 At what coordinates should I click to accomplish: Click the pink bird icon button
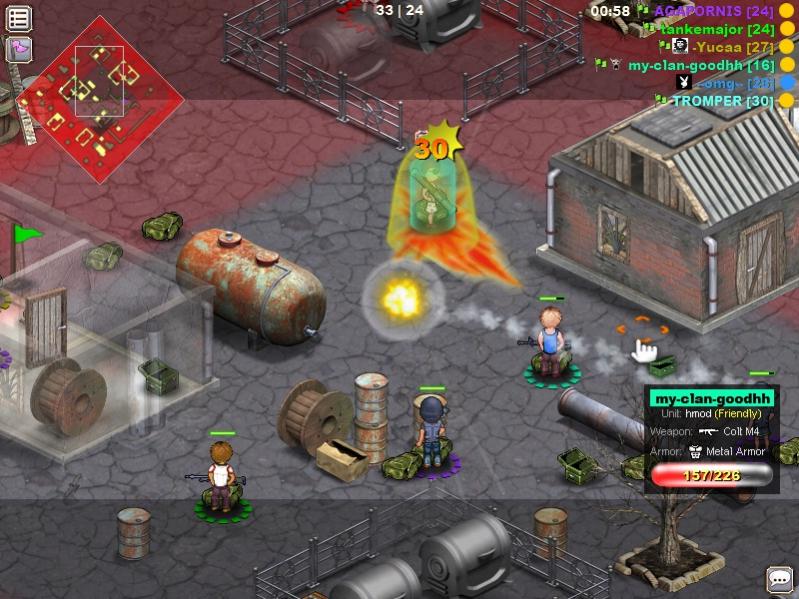point(19,48)
